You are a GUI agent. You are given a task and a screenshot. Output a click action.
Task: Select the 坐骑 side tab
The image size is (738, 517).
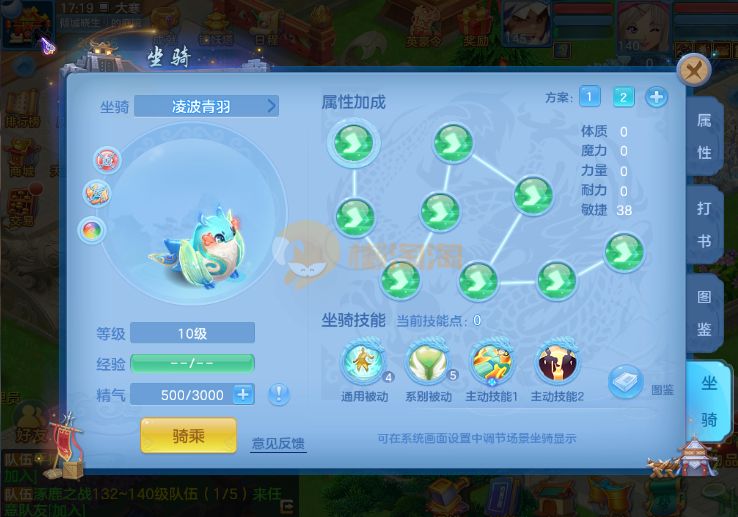pyautogui.click(x=709, y=402)
